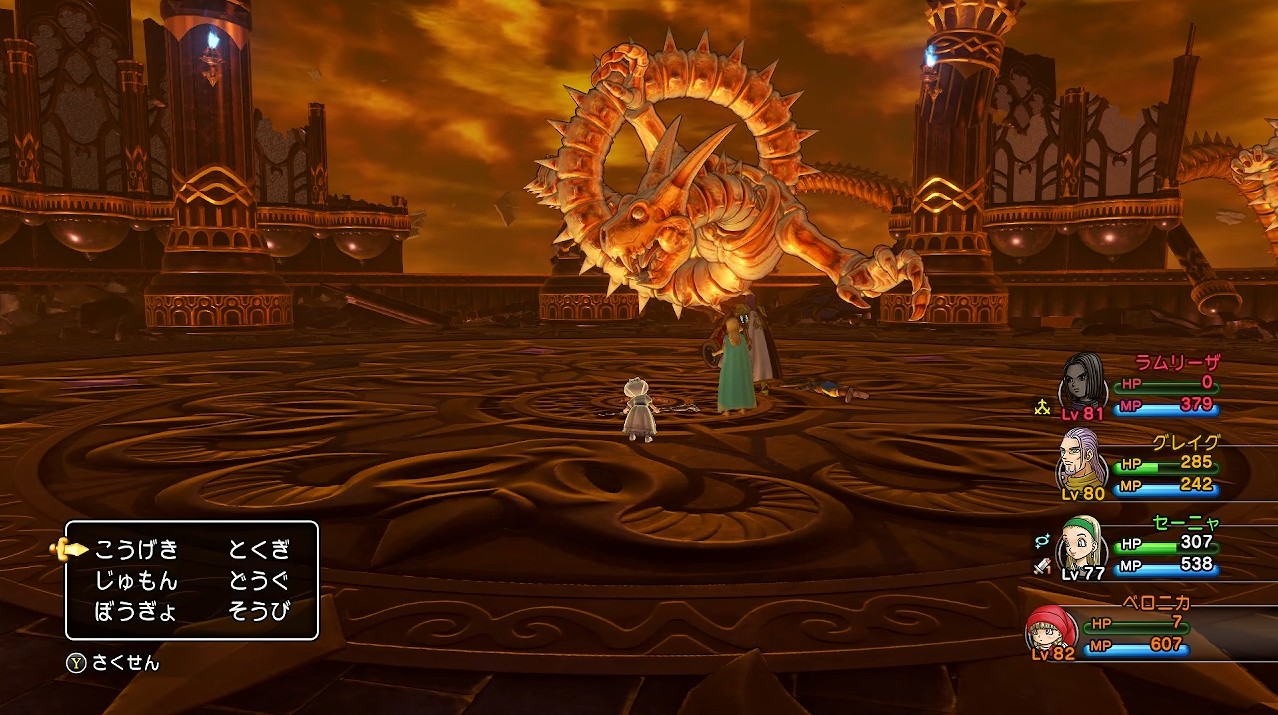Open the とくぎ skills list
1278x715 pixels.
click(259, 549)
